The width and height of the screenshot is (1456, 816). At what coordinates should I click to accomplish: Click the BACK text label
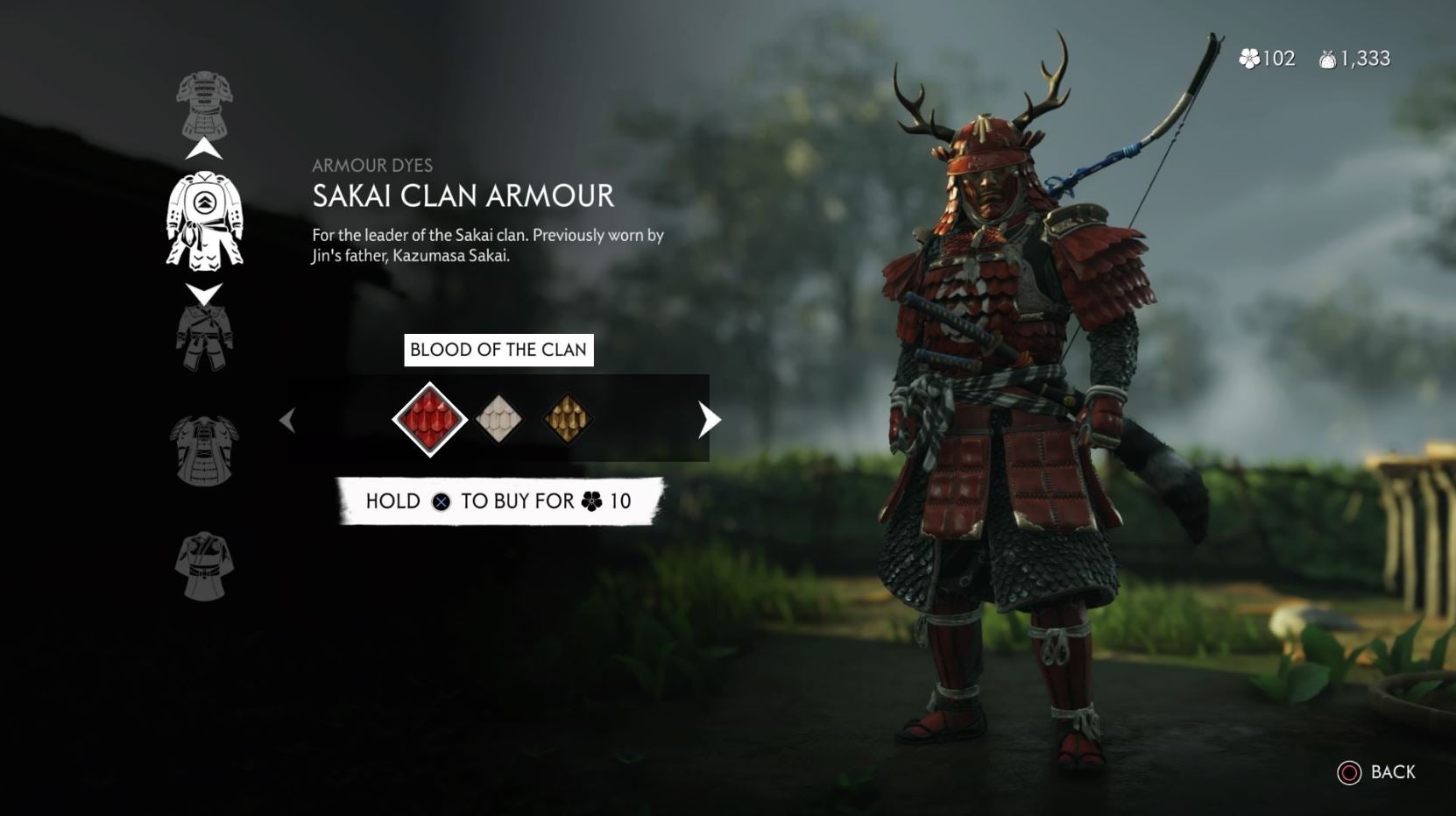pyautogui.click(x=1392, y=773)
